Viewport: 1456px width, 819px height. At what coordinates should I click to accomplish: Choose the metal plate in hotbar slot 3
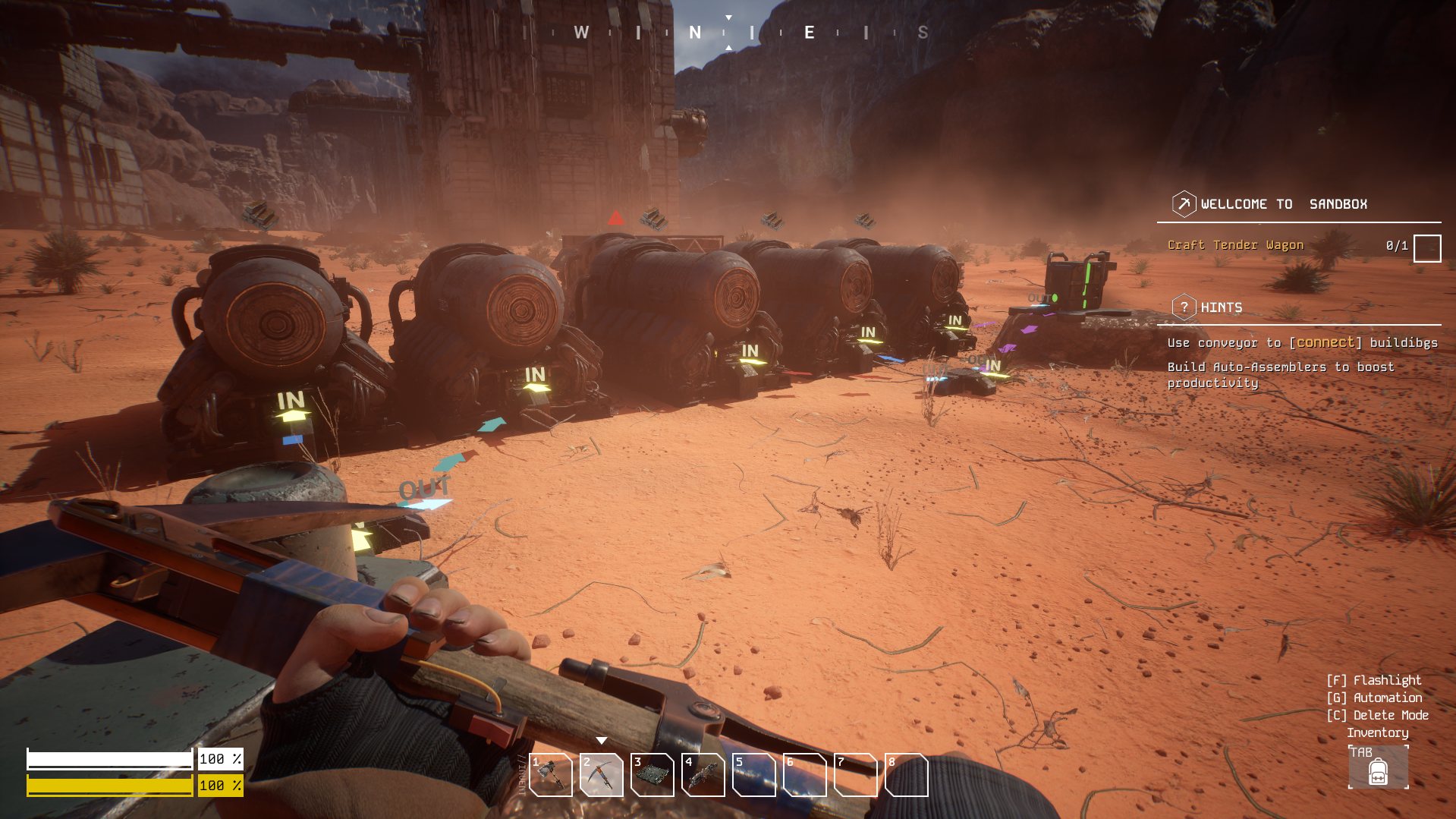(x=653, y=775)
